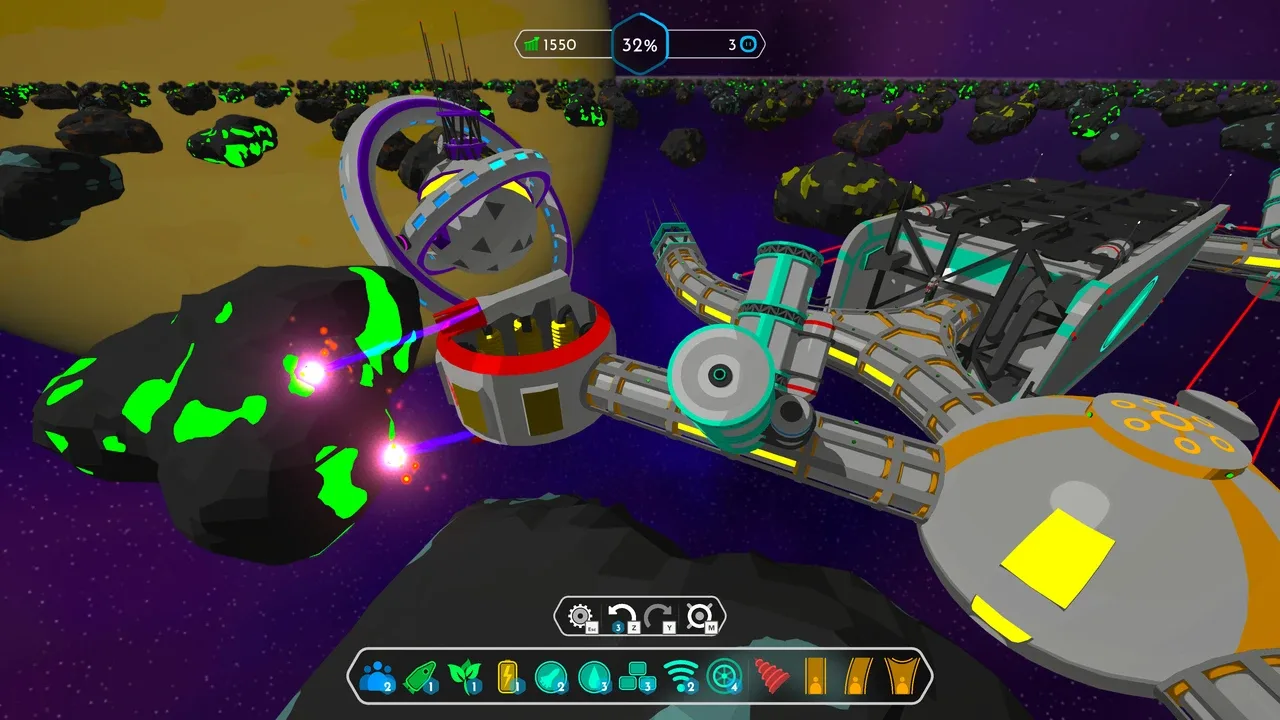Pick the yellow battery power module
Image resolution: width=1280 pixels, height=720 pixels.
click(509, 677)
